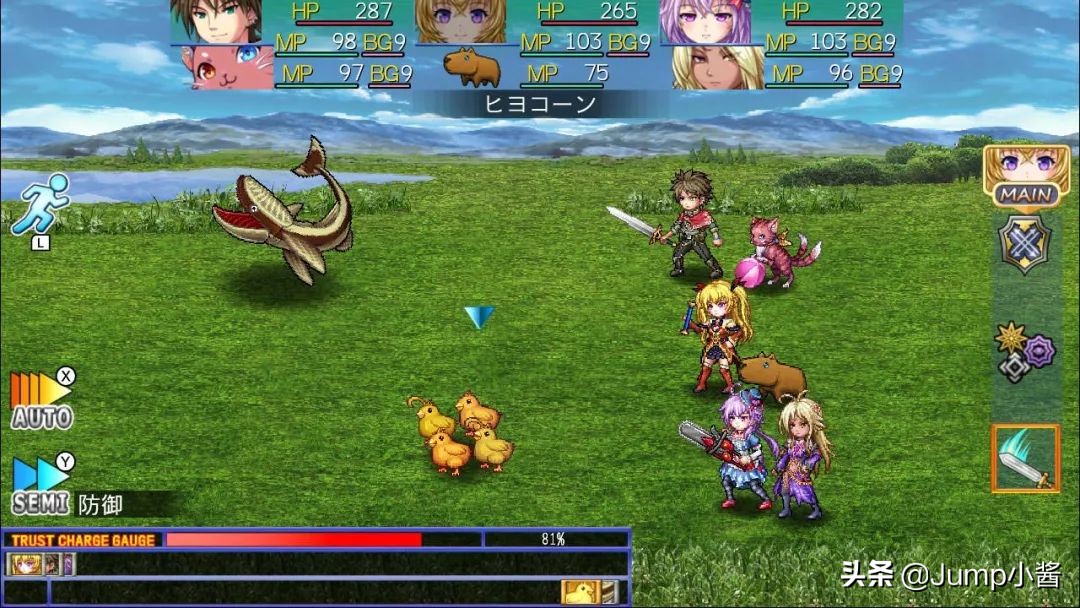The width and height of the screenshot is (1080, 608).
Task: Open the star and gear skills command
Action: [1025, 350]
